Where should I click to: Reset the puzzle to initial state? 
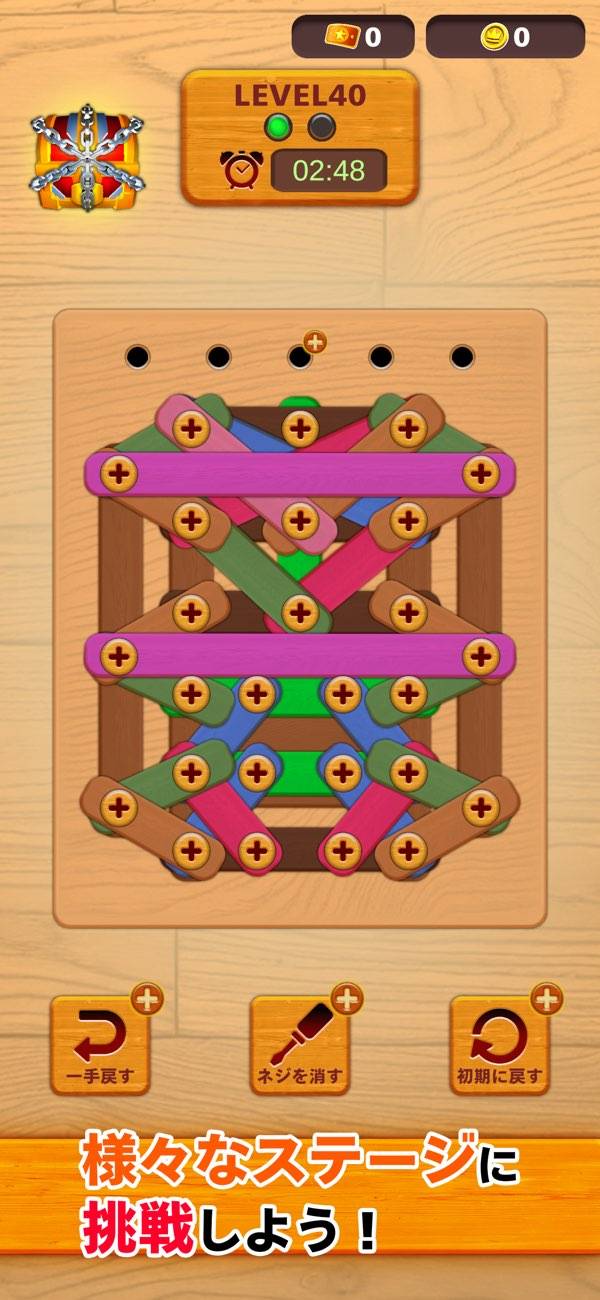[x=500, y=1045]
